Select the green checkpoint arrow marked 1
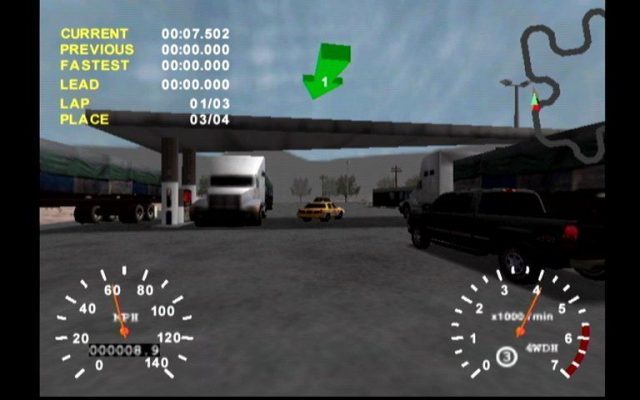Viewport: 640px width, 400px height. click(326, 72)
